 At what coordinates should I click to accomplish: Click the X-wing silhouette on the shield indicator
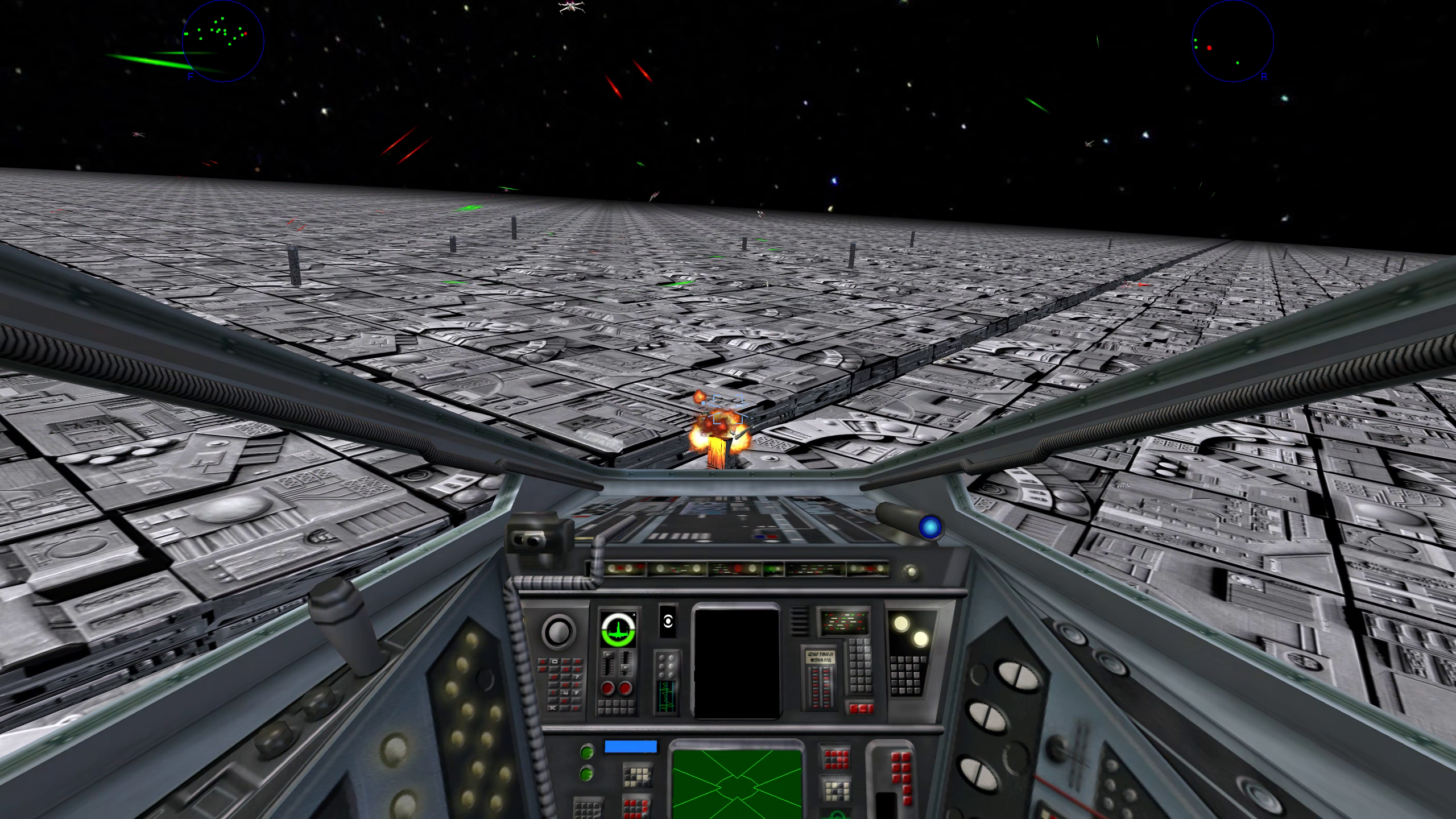click(618, 632)
